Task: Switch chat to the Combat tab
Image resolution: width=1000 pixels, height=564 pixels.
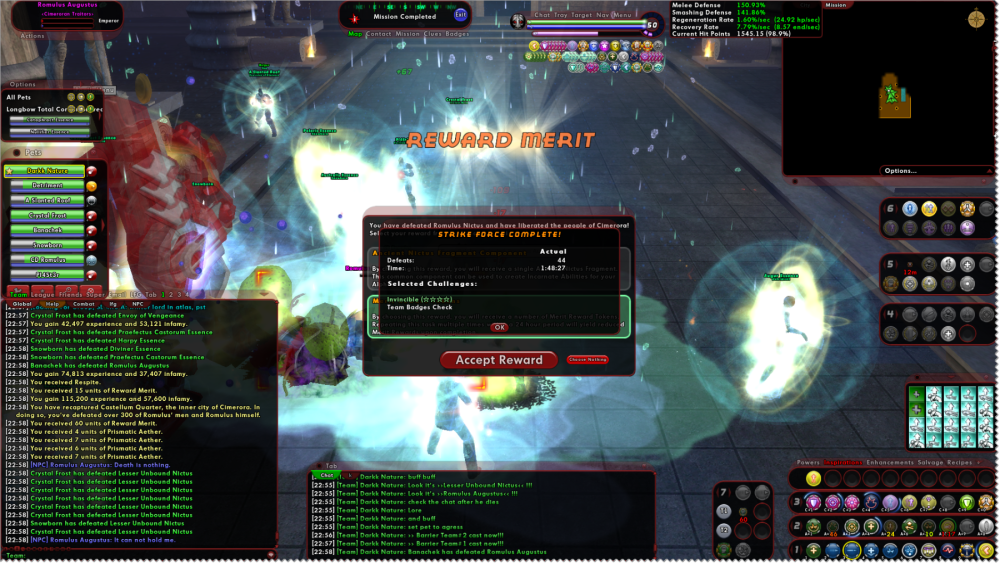Action: click(x=83, y=304)
